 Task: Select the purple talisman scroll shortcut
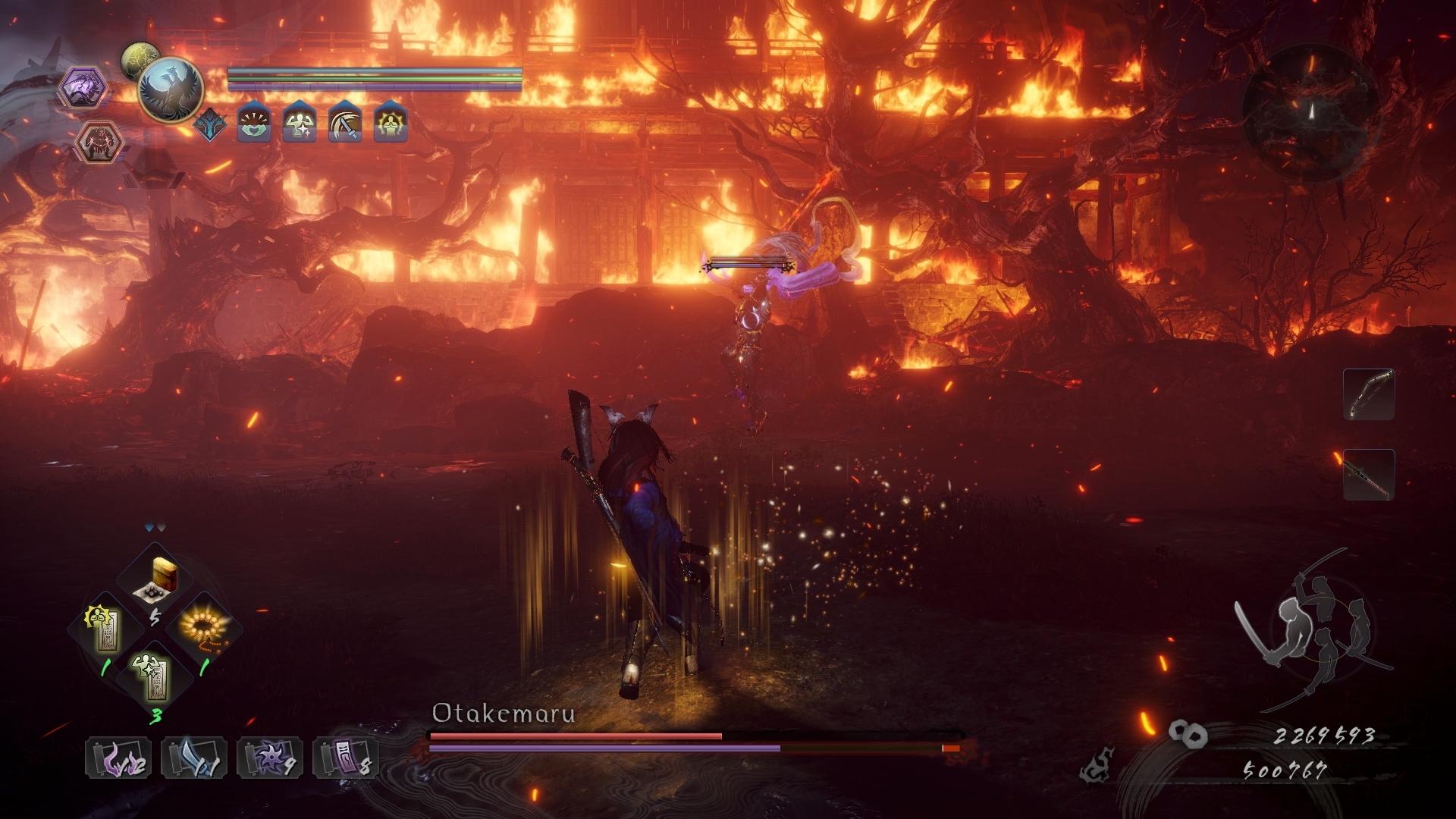pos(345,758)
